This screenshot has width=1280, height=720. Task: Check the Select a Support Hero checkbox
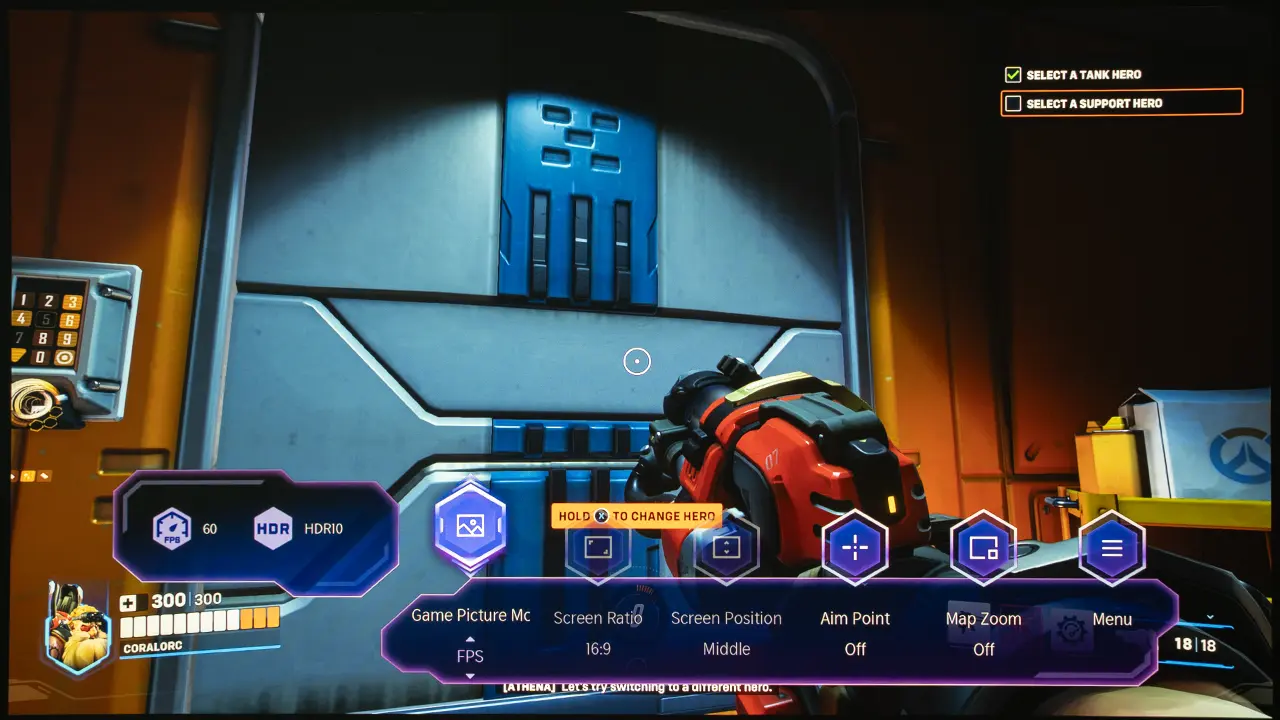[1014, 102]
